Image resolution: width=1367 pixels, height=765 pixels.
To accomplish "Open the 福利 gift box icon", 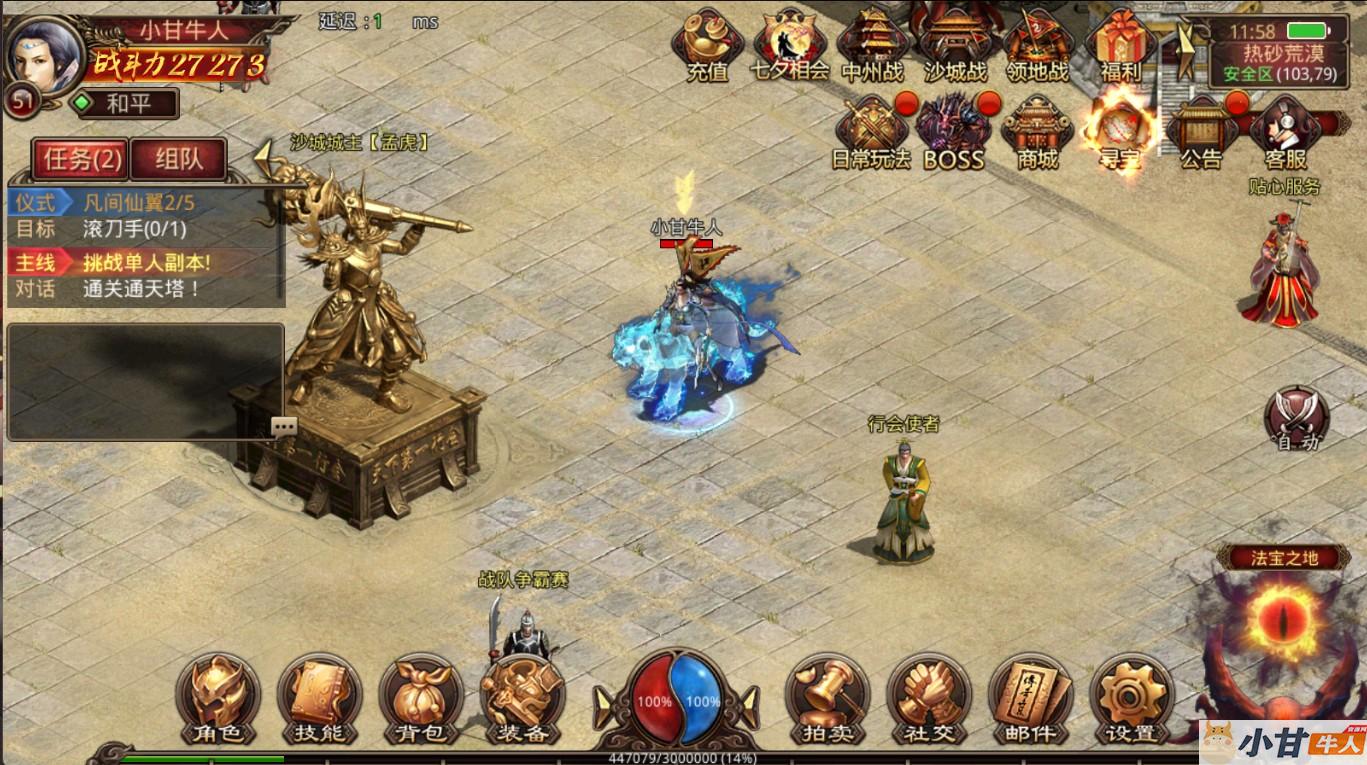I will [1120, 44].
